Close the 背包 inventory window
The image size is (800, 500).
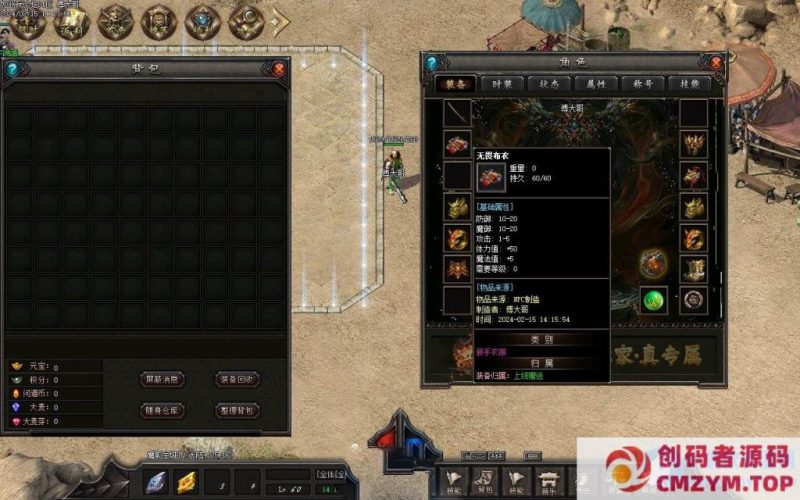[278, 69]
